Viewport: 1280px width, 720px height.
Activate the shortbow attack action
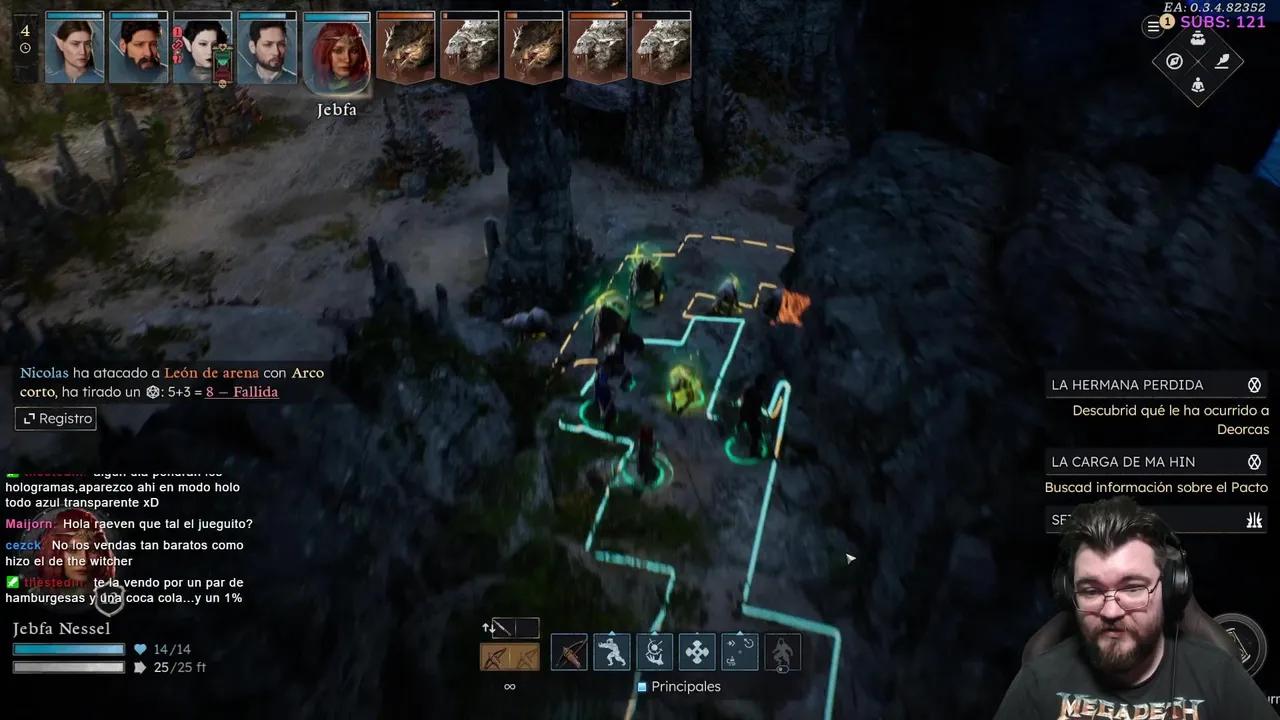(x=569, y=653)
